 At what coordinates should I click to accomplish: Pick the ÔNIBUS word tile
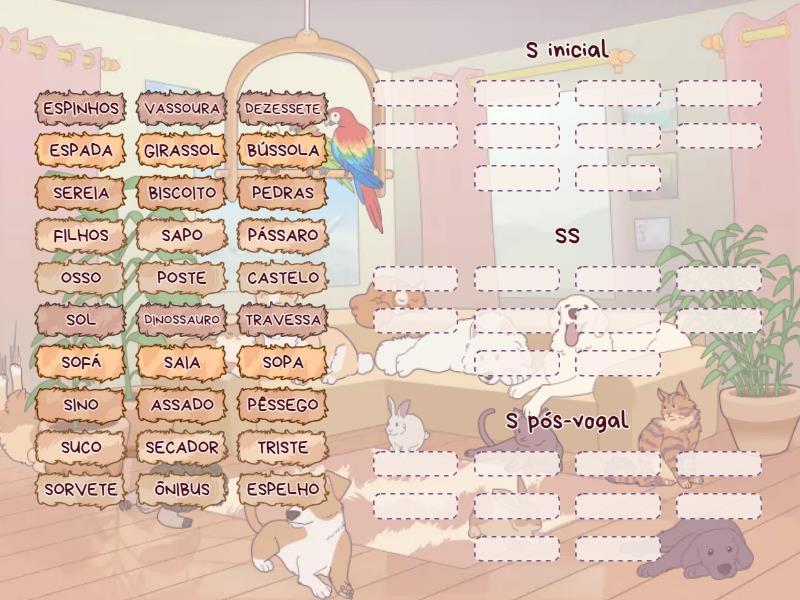(x=182, y=490)
